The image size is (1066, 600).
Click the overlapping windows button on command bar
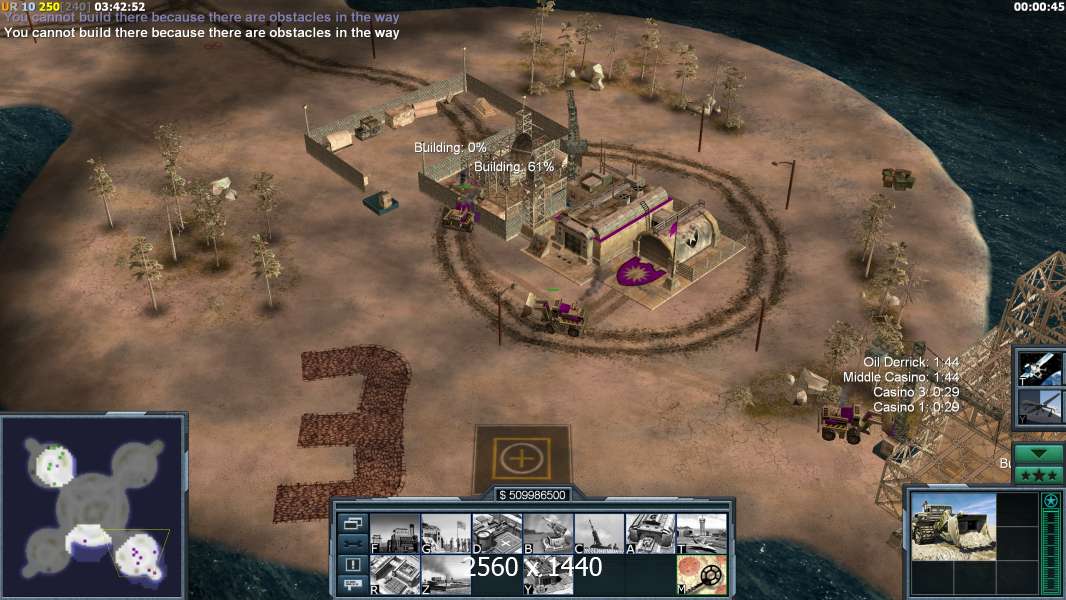(352, 523)
